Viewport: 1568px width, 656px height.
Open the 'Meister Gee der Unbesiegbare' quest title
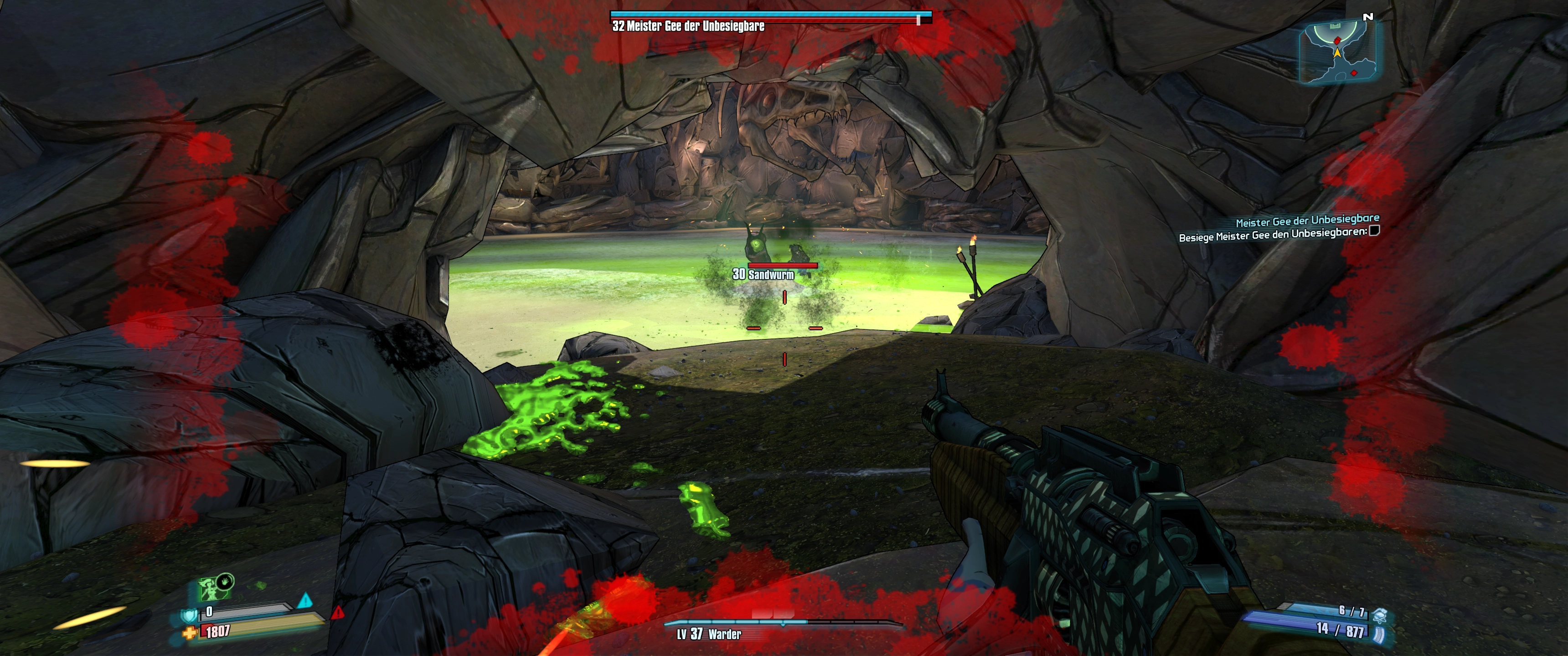[1307, 220]
